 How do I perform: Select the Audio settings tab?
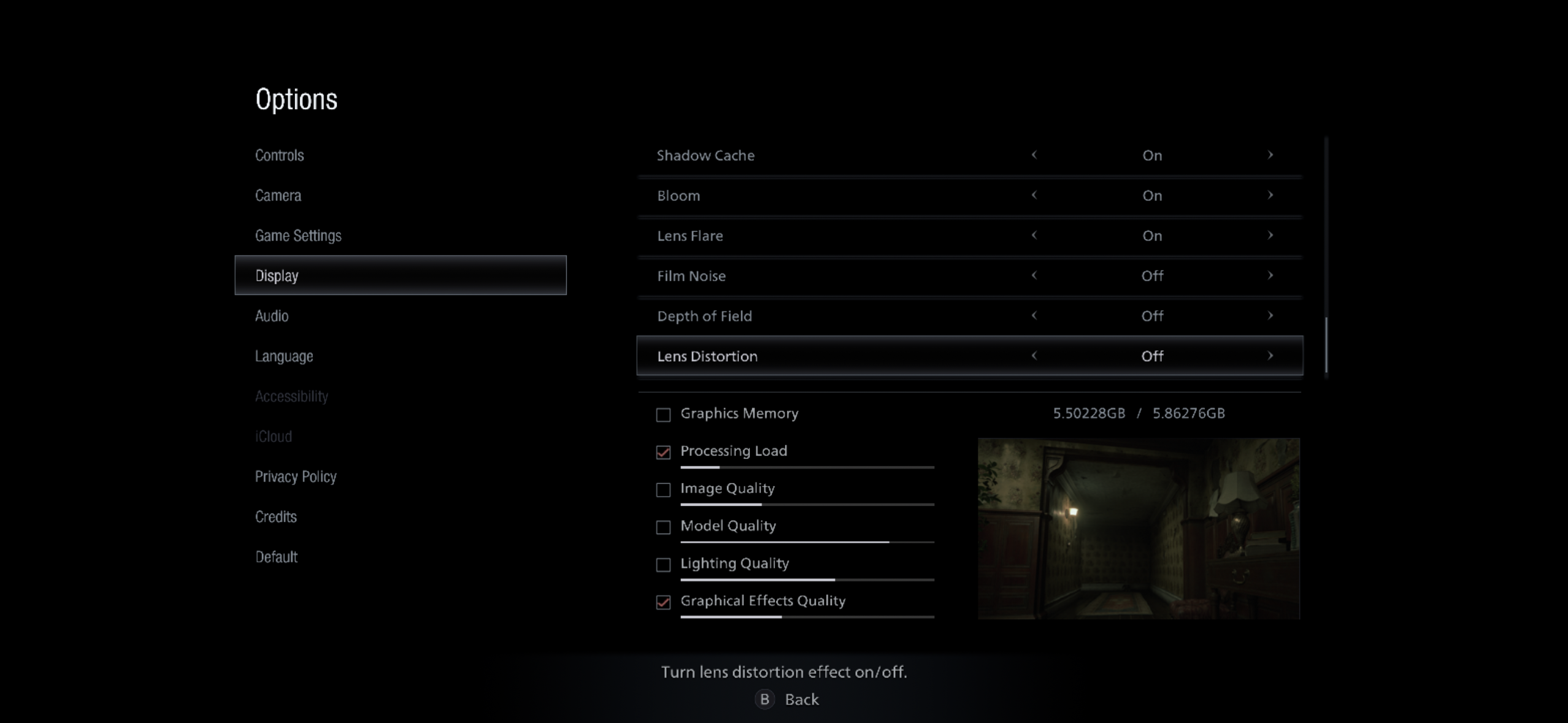(x=272, y=315)
